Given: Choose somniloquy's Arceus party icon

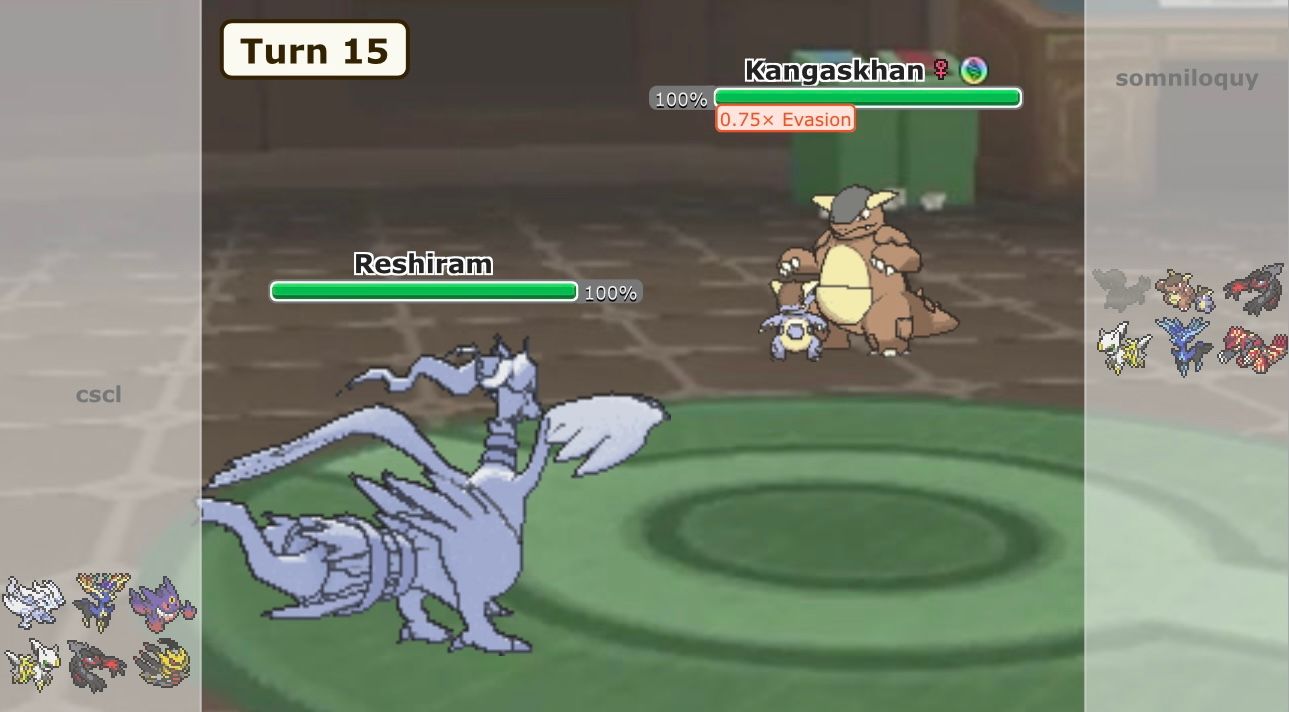Looking at the screenshot, I should [x=1123, y=347].
